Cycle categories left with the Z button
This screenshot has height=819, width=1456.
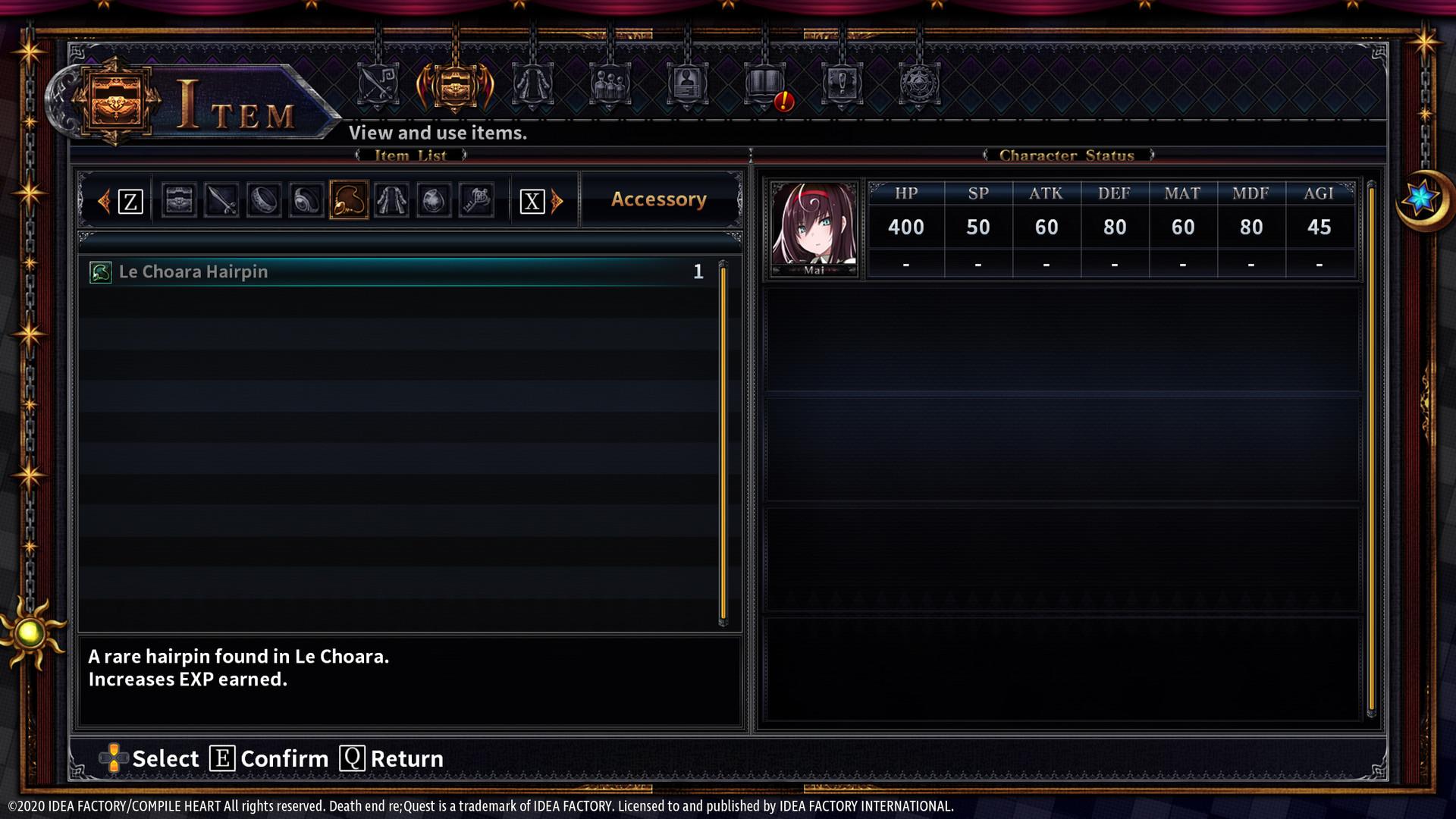130,199
